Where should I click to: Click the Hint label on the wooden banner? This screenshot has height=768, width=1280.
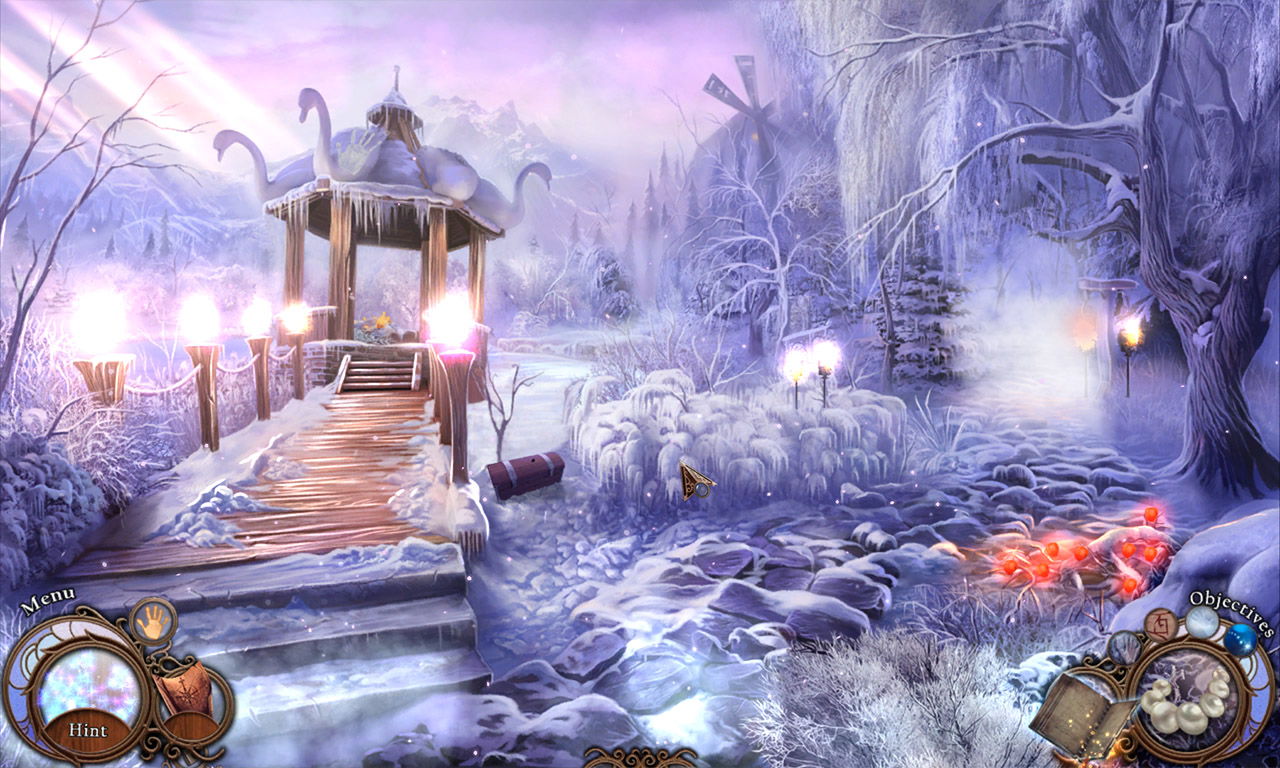click(88, 729)
